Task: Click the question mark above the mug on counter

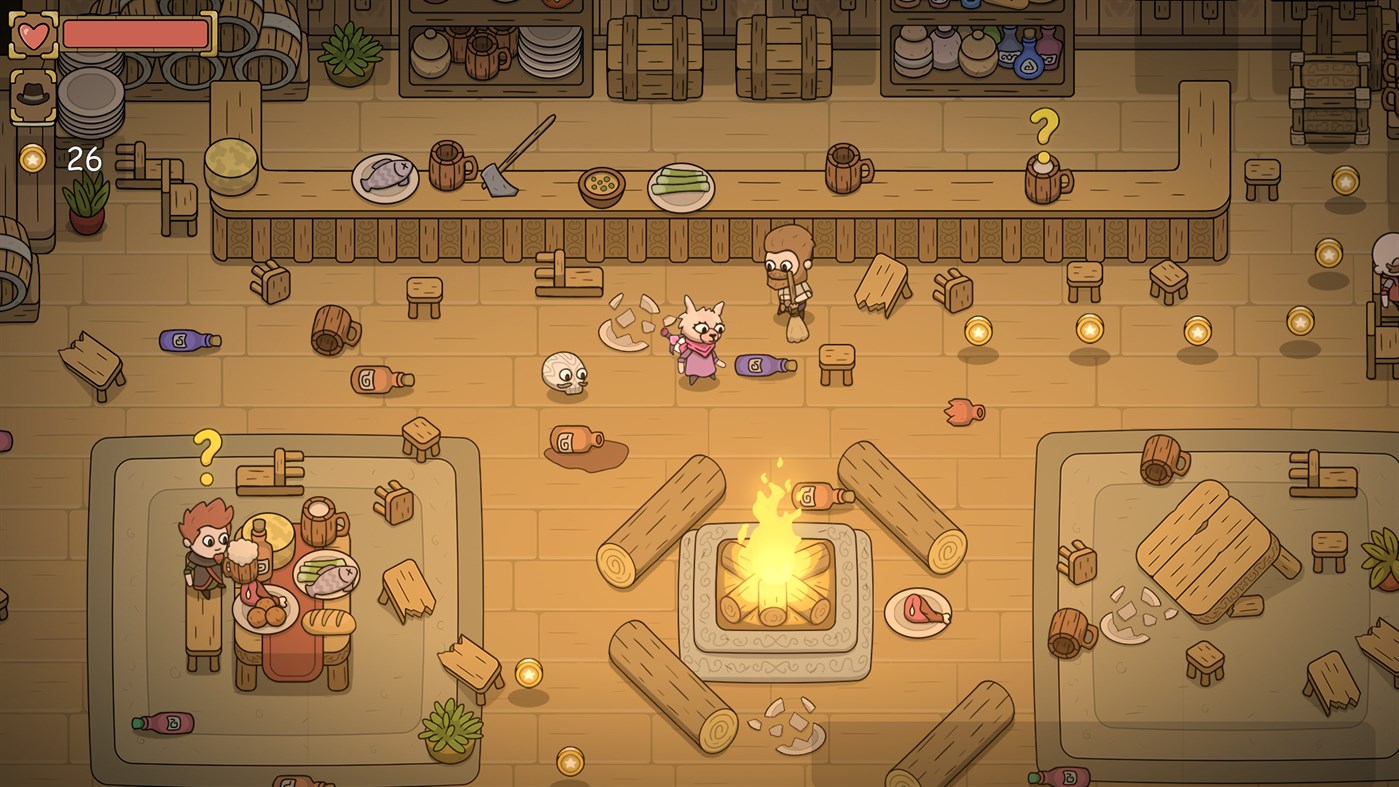Action: [1046, 128]
